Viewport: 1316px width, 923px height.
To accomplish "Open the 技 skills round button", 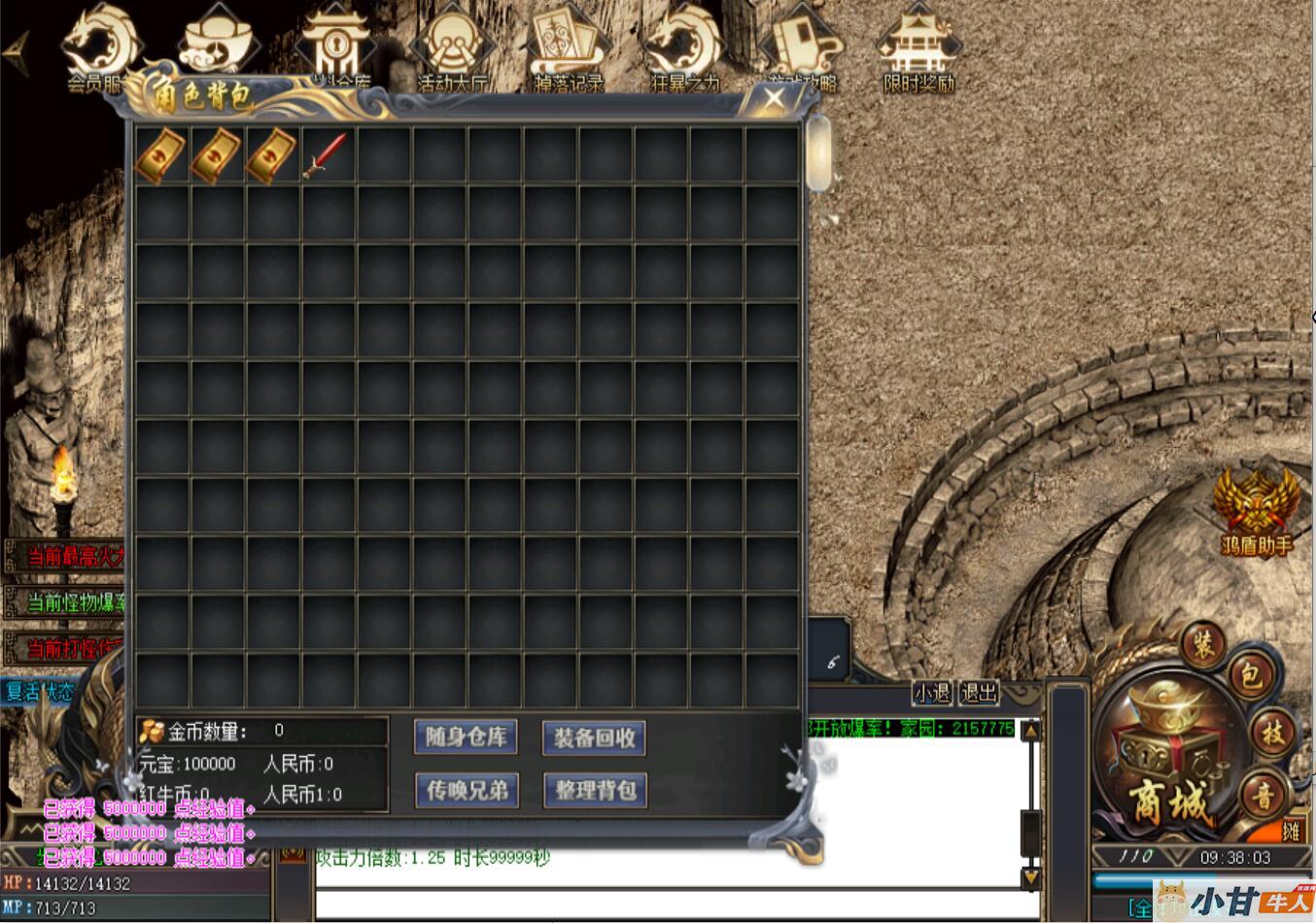I will click(x=1272, y=734).
